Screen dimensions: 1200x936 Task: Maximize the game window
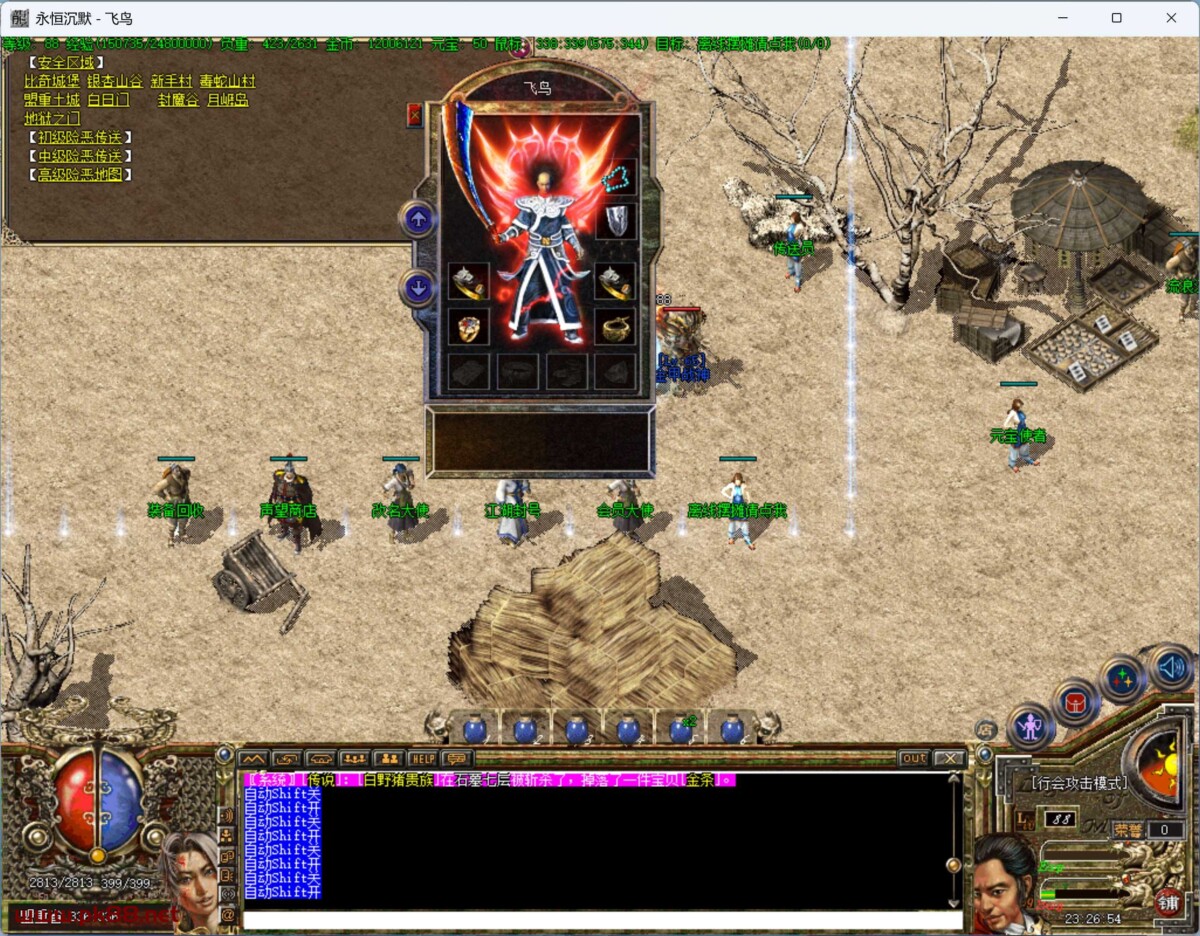(1117, 18)
